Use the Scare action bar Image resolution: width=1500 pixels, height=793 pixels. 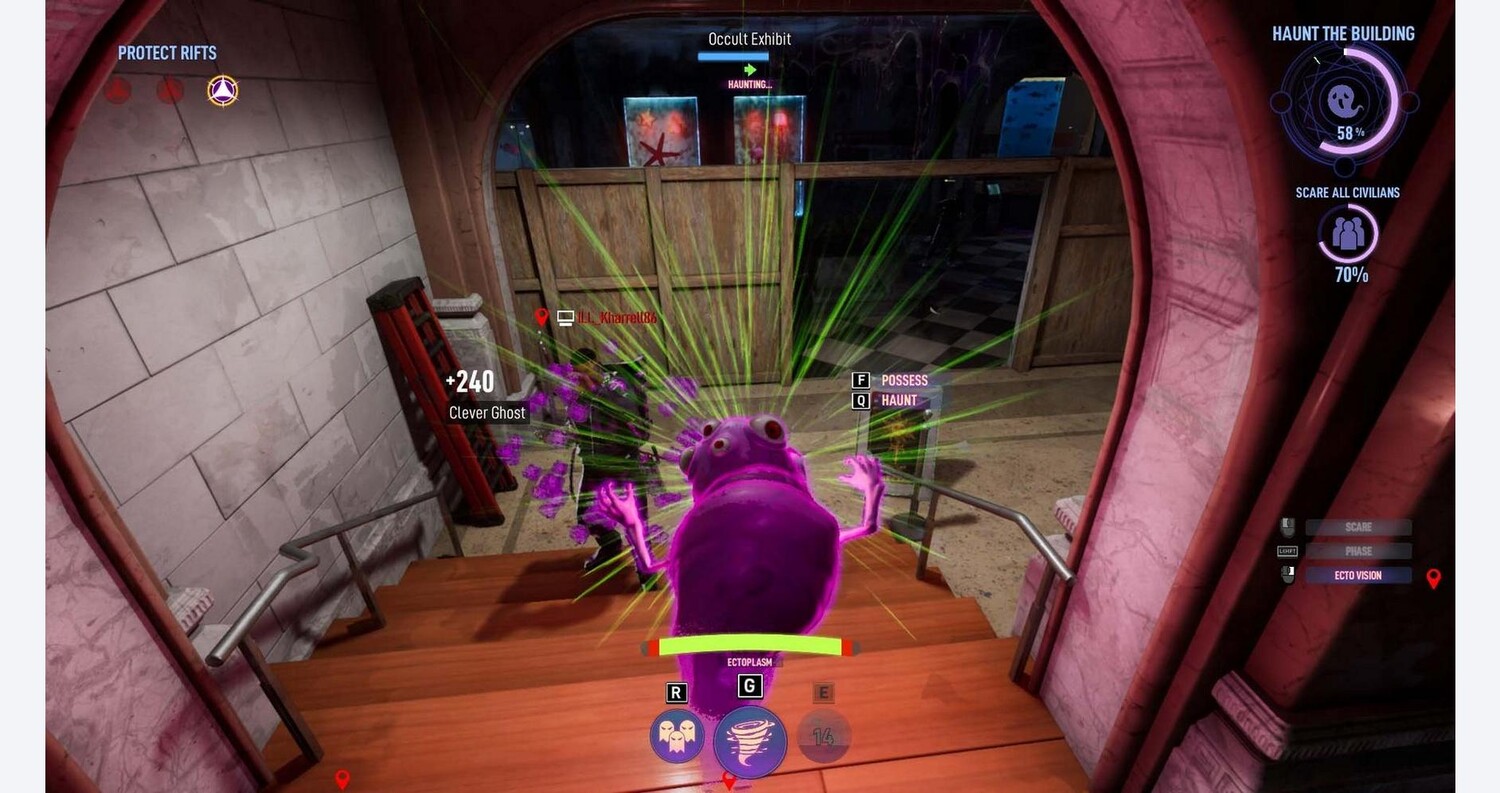click(1357, 527)
